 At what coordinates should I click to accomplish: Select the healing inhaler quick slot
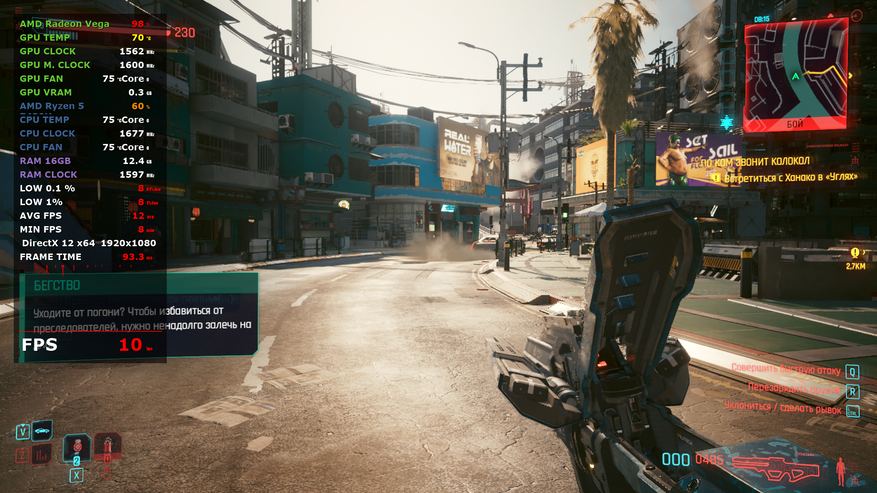click(x=76, y=448)
